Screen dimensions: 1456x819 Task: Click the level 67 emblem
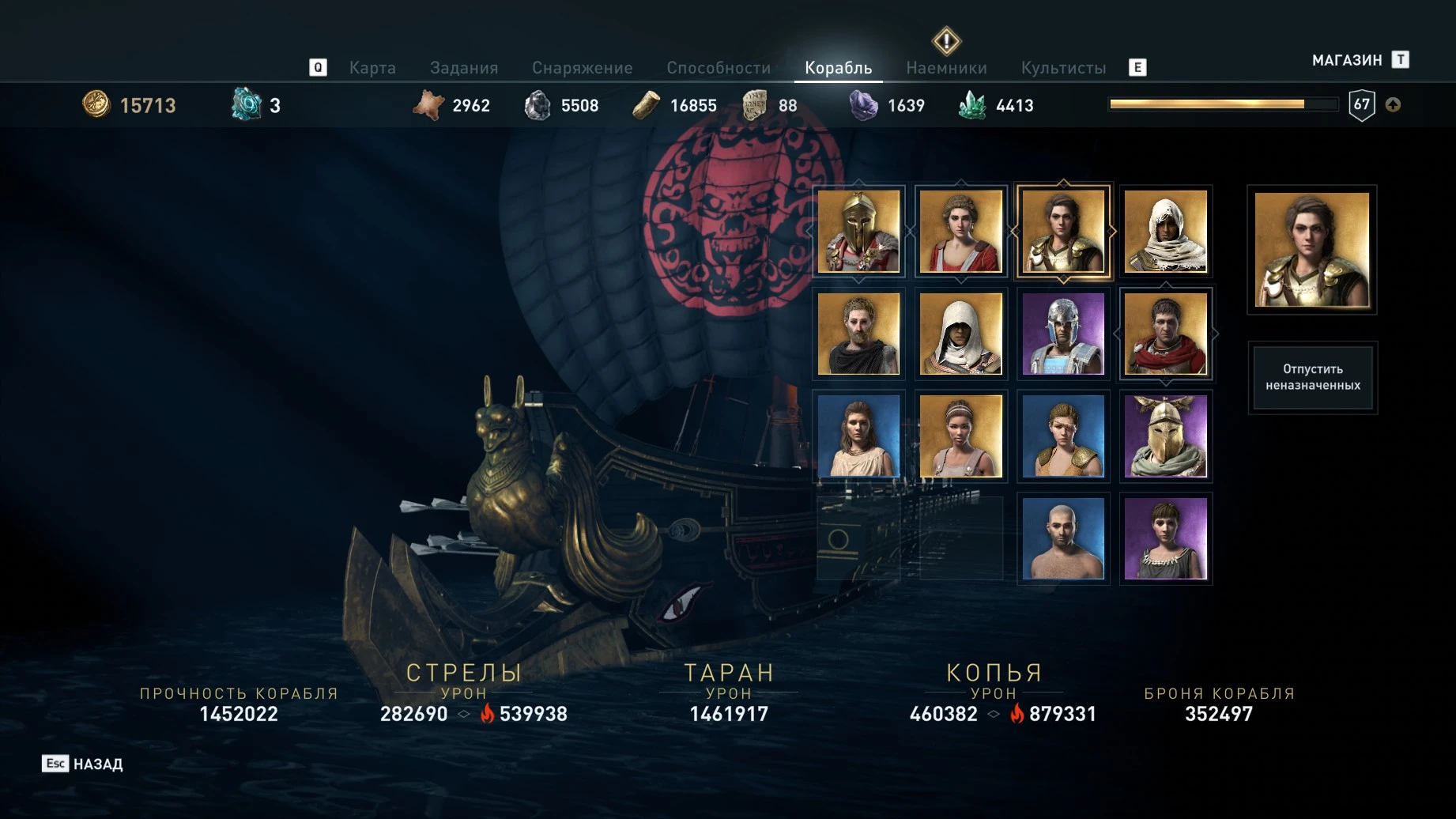1363,104
